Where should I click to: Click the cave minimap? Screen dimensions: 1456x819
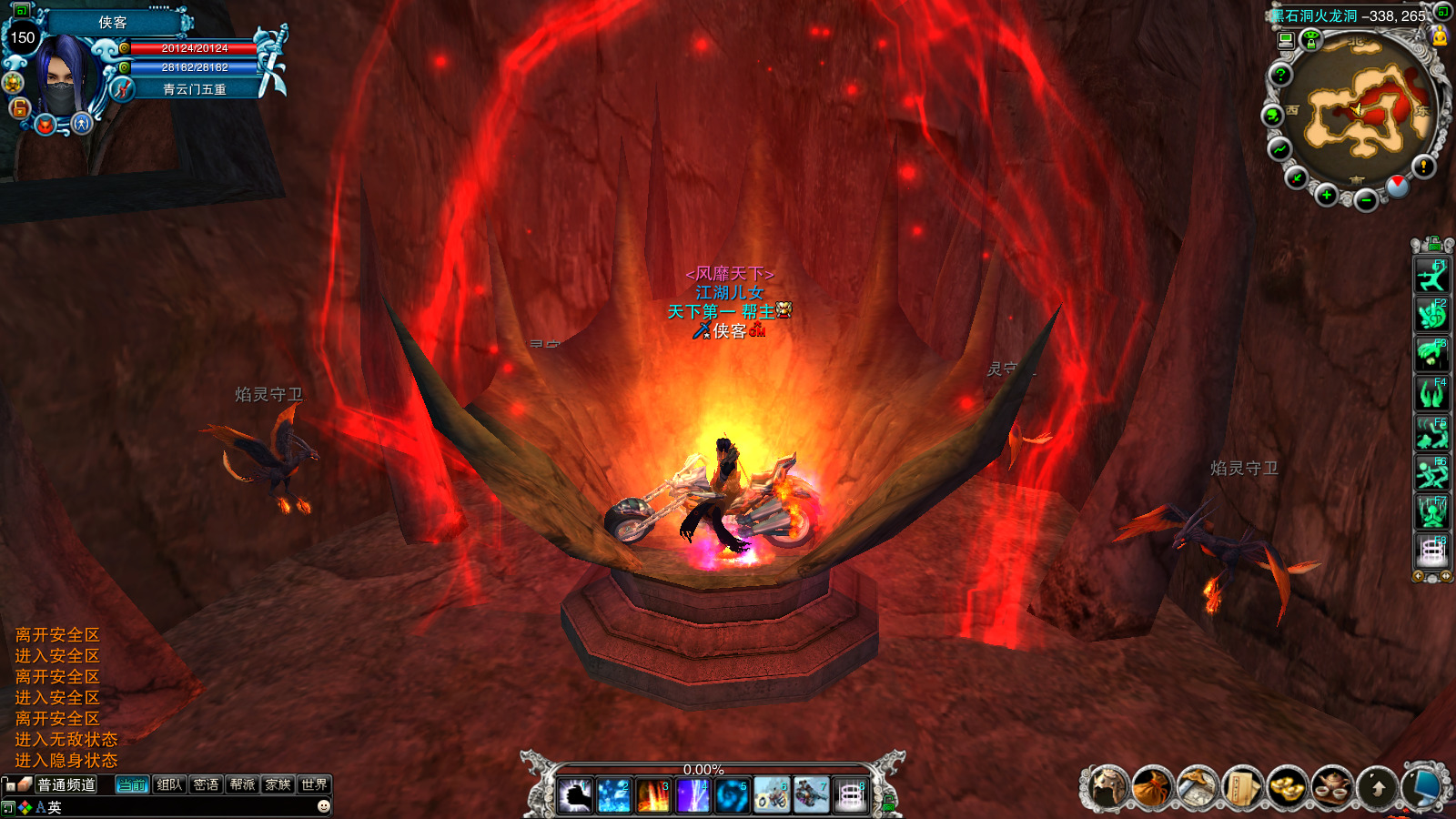(1358, 114)
